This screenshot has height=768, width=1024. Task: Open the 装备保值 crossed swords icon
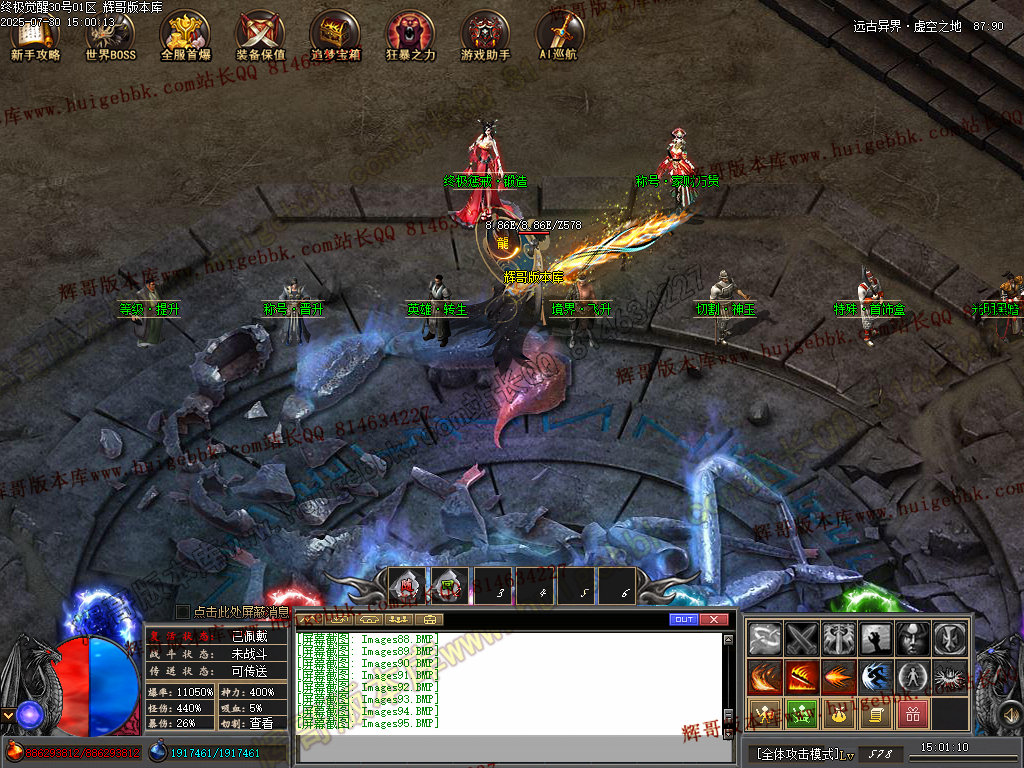coord(260,36)
